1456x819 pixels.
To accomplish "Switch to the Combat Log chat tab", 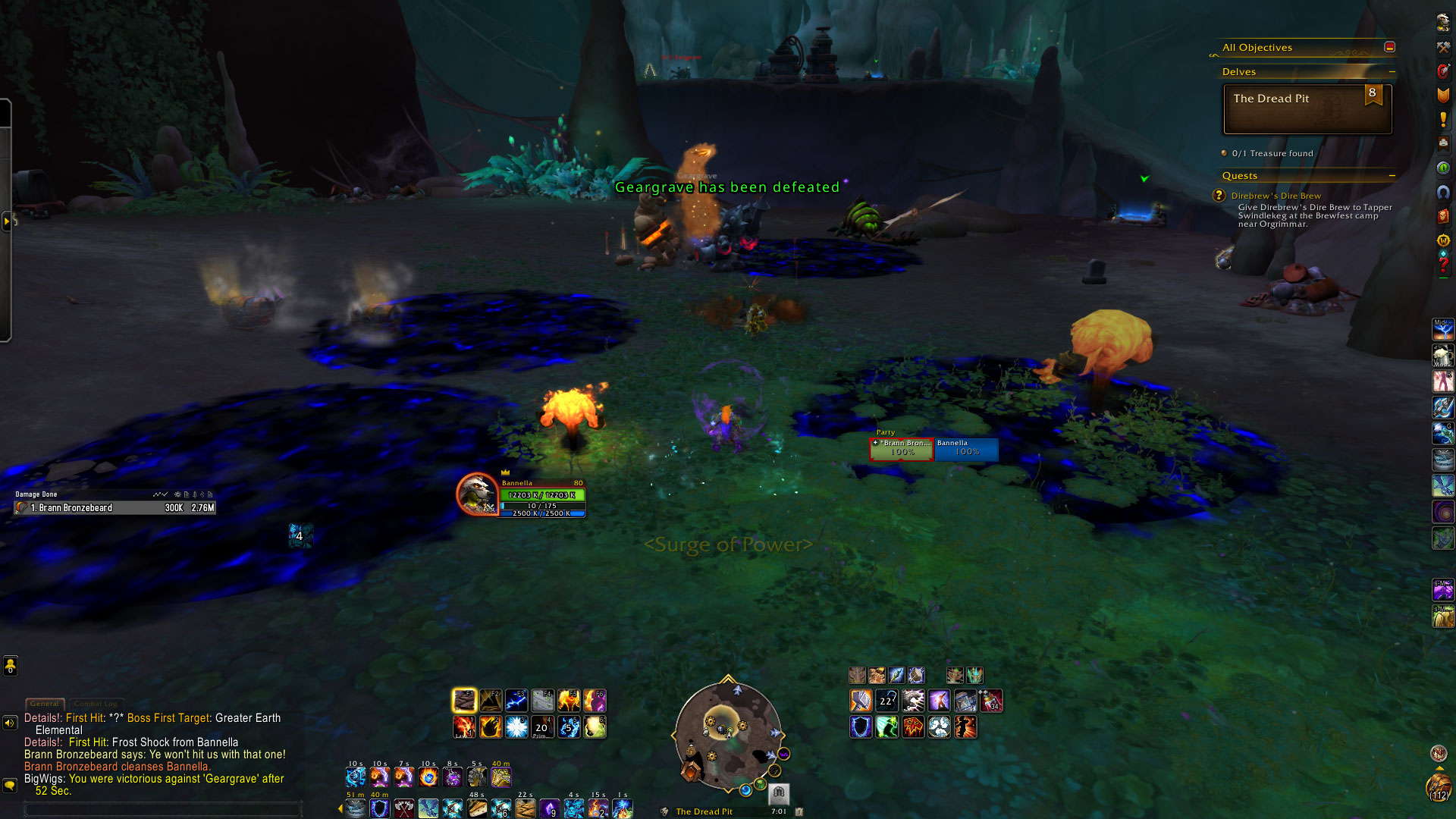I will tap(96, 704).
